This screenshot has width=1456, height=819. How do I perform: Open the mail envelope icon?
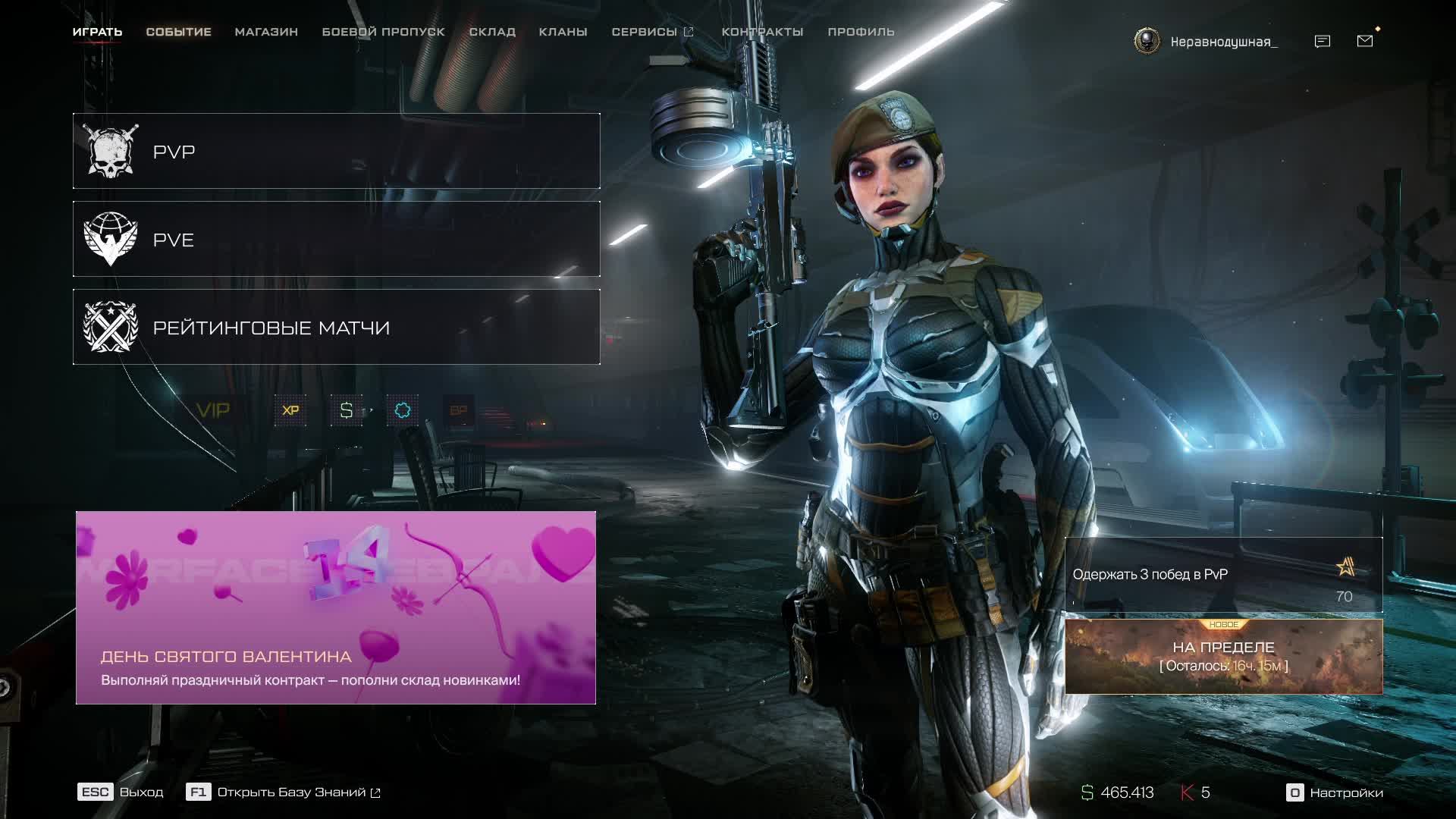click(x=1364, y=41)
